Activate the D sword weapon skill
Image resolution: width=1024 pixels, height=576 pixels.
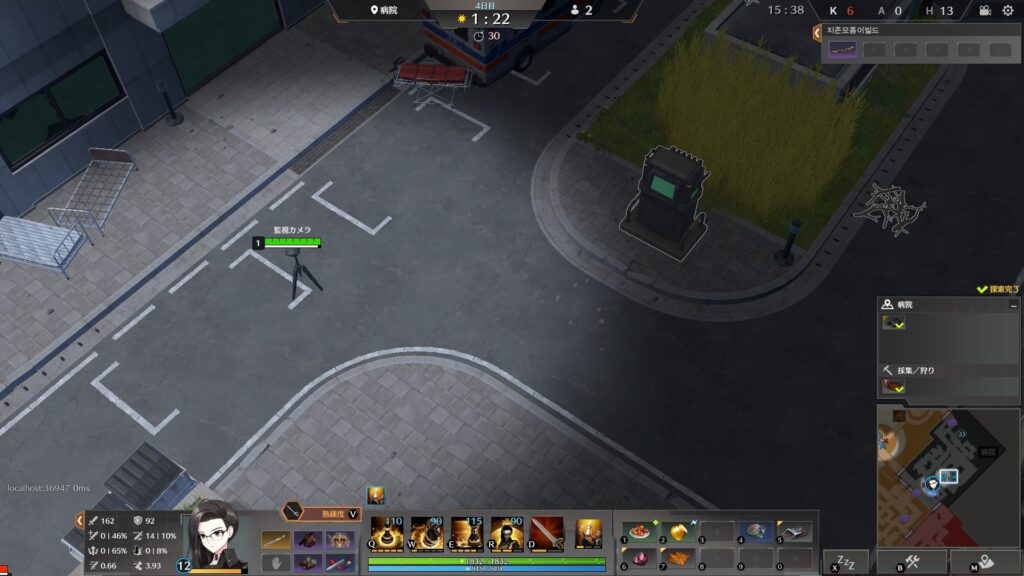[546, 532]
